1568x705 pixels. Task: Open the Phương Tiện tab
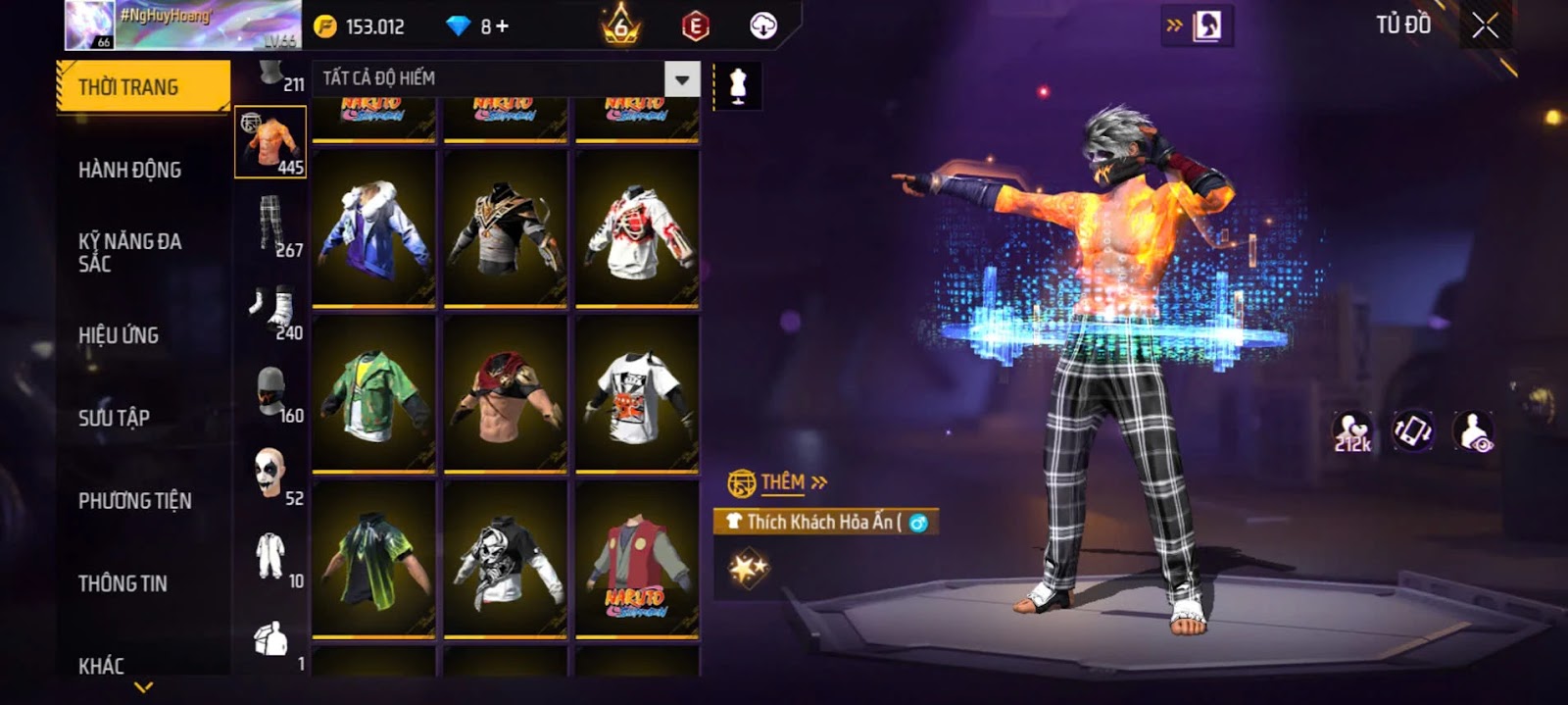tap(134, 500)
